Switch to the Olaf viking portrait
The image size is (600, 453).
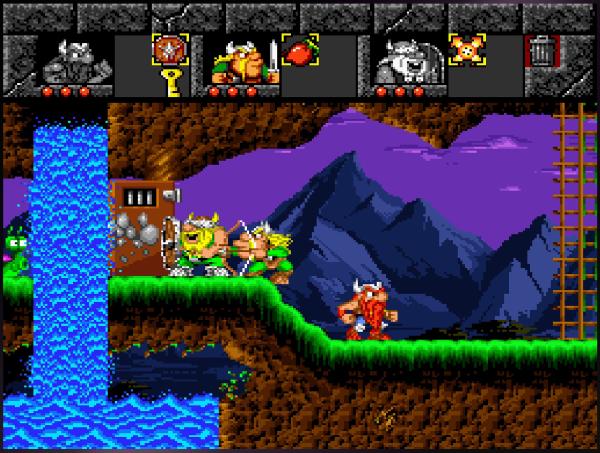[405, 64]
